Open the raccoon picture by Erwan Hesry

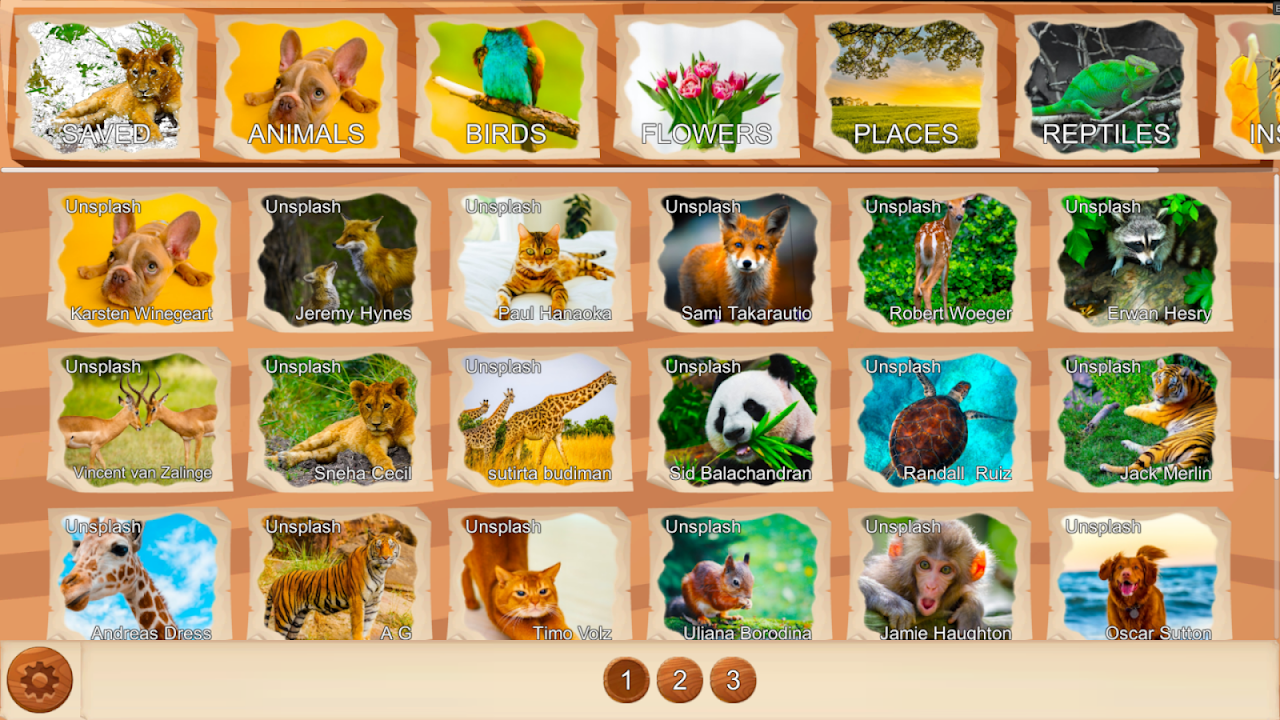click(x=1140, y=260)
